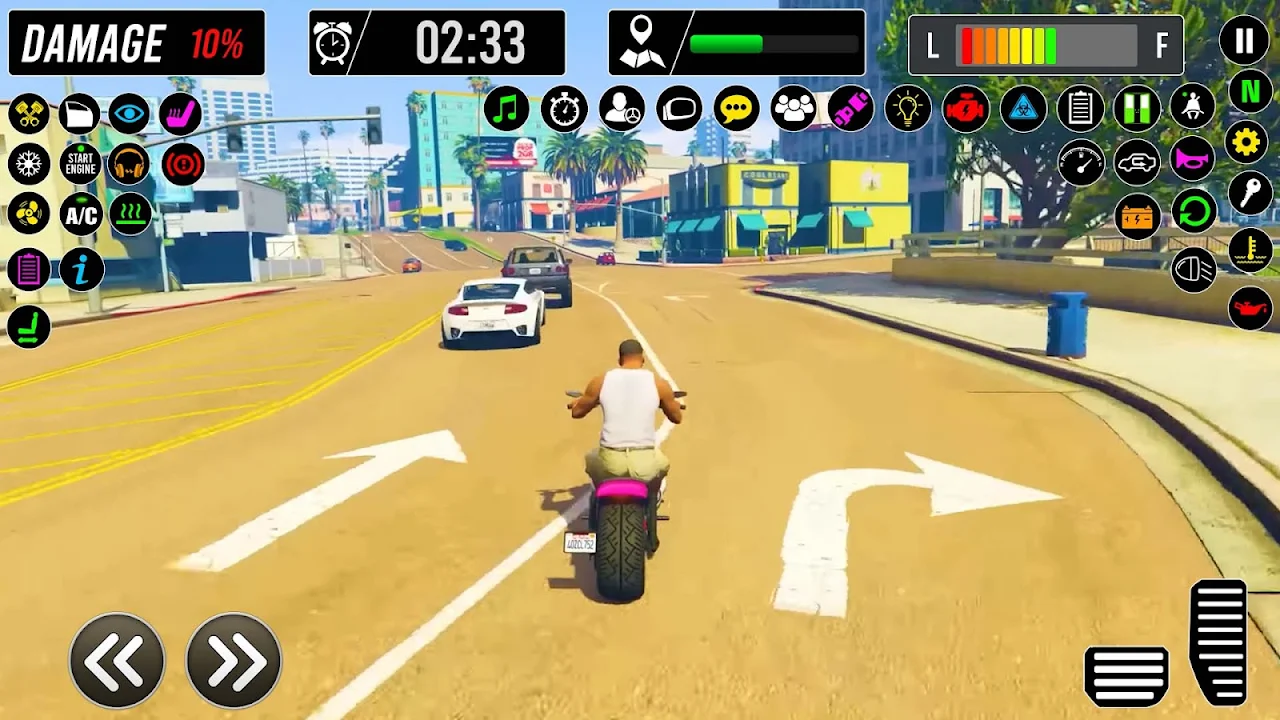Click the red engine warning icon
1280x720 pixels.
click(x=965, y=109)
